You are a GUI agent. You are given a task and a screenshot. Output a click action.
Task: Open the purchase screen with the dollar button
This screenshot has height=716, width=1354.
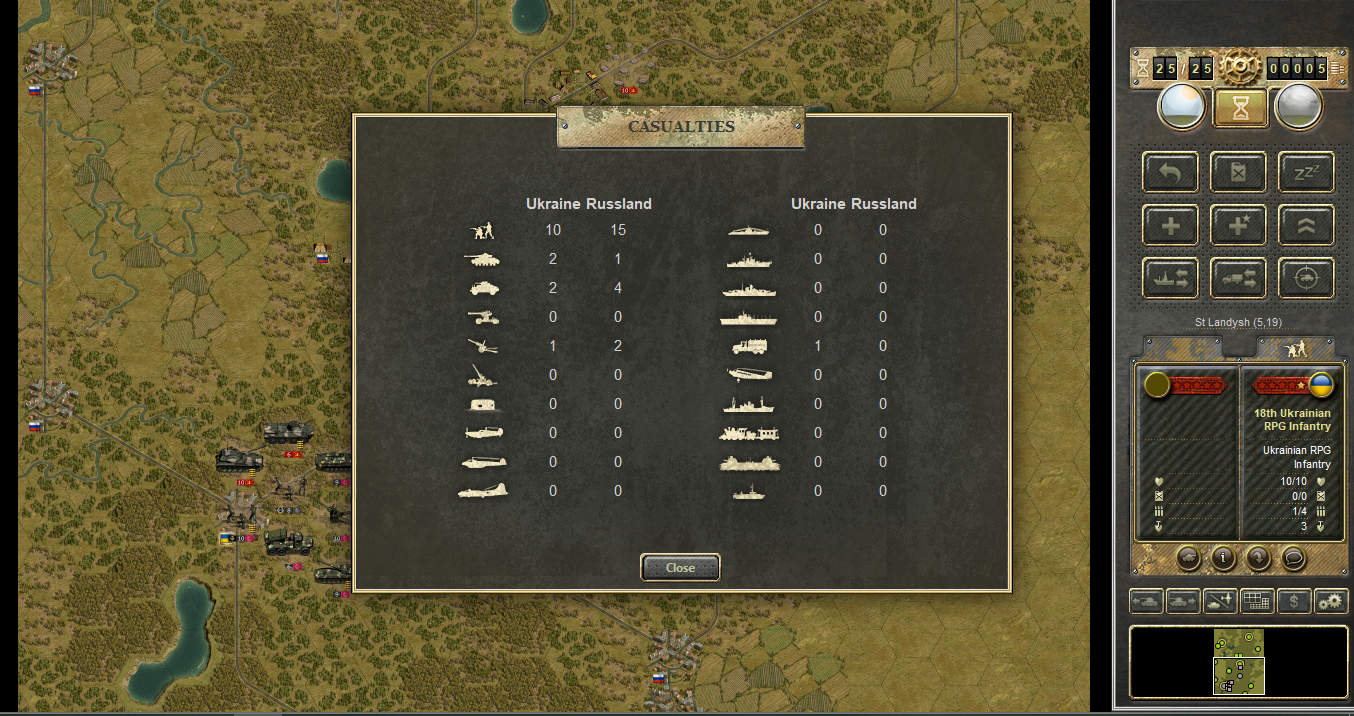coord(1294,601)
